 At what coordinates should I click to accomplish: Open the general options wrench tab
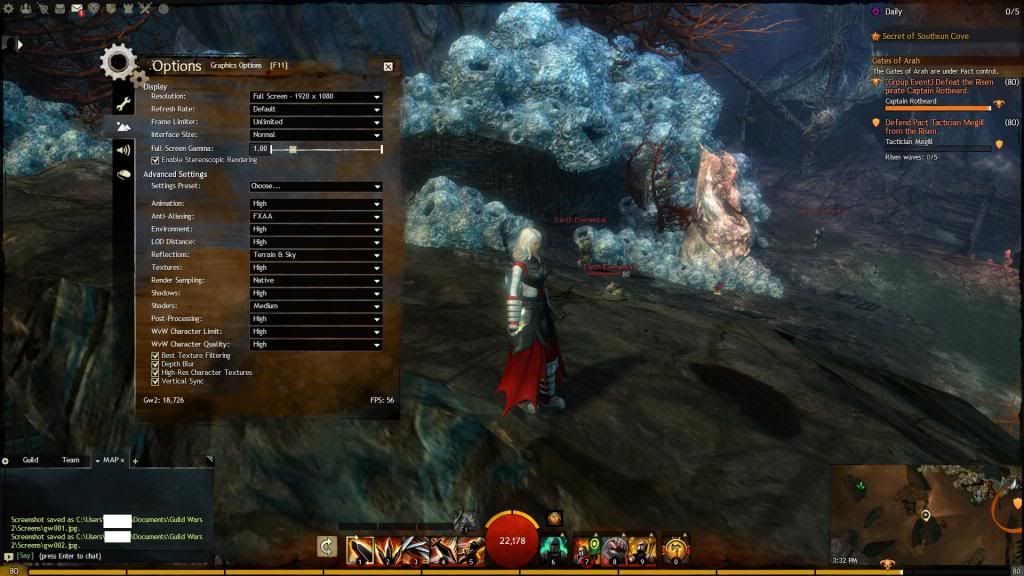click(124, 104)
